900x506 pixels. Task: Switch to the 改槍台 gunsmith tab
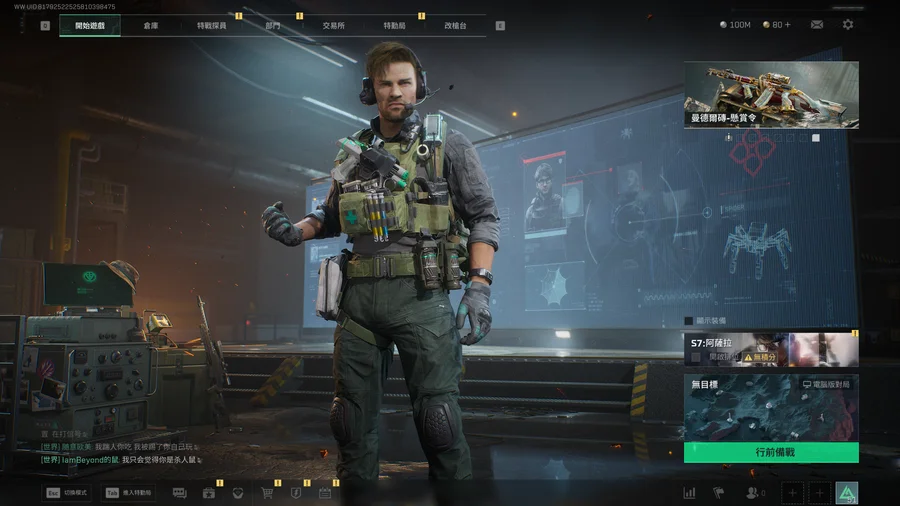pos(455,25)
